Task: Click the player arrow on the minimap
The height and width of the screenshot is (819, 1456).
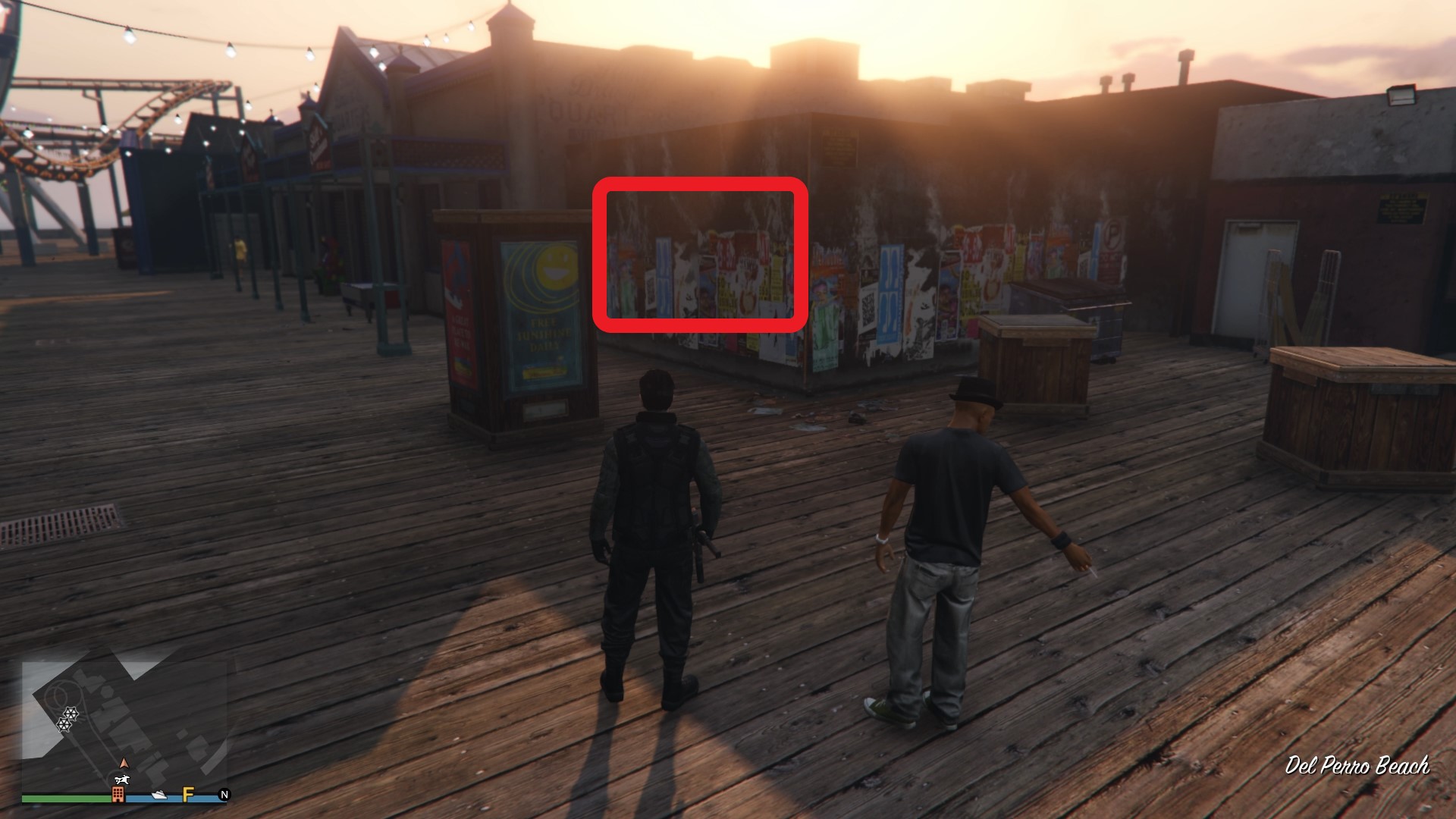Action: (124, 764)
